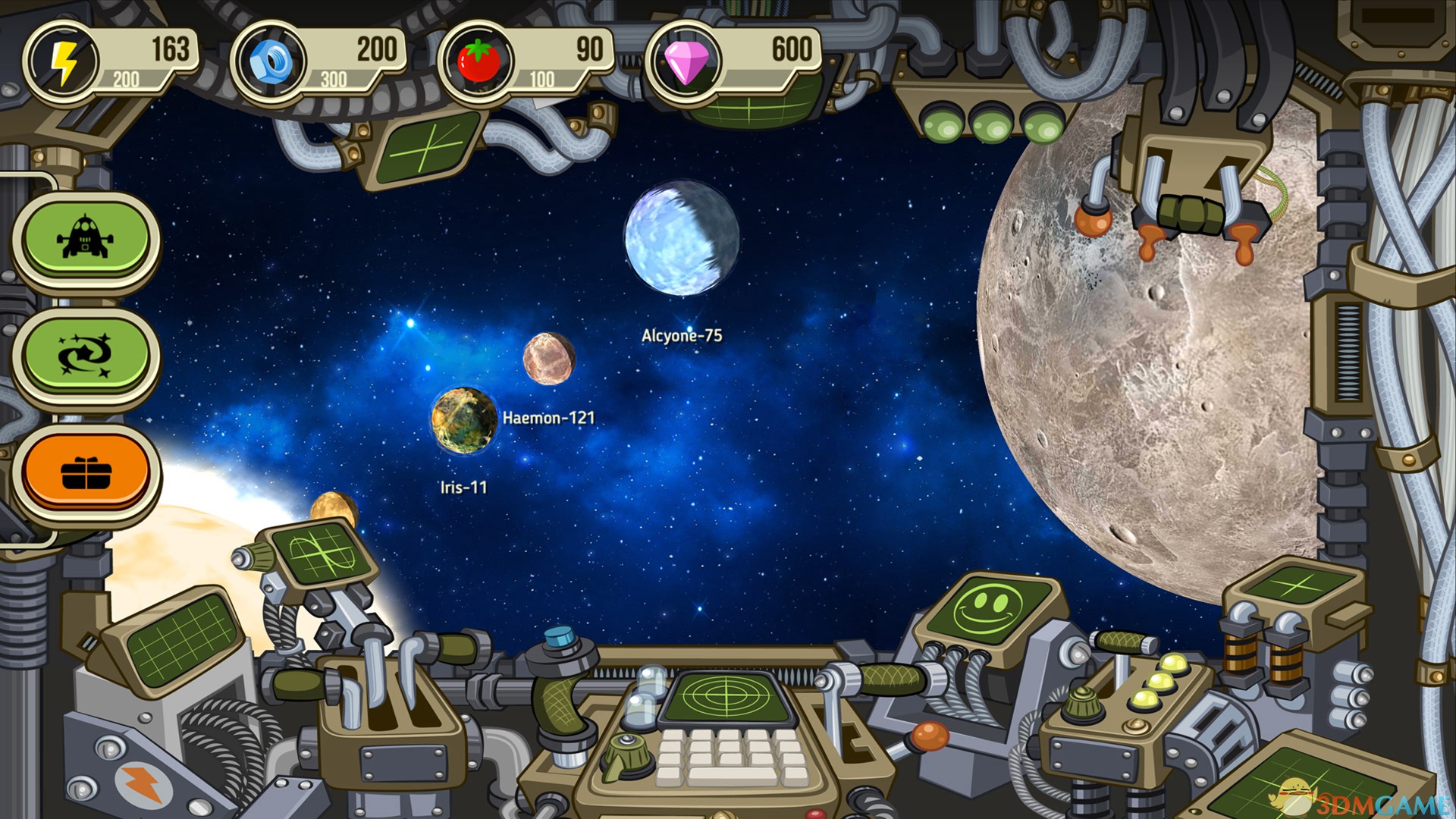Select the small unlabeled orange planet

point(334,508)
